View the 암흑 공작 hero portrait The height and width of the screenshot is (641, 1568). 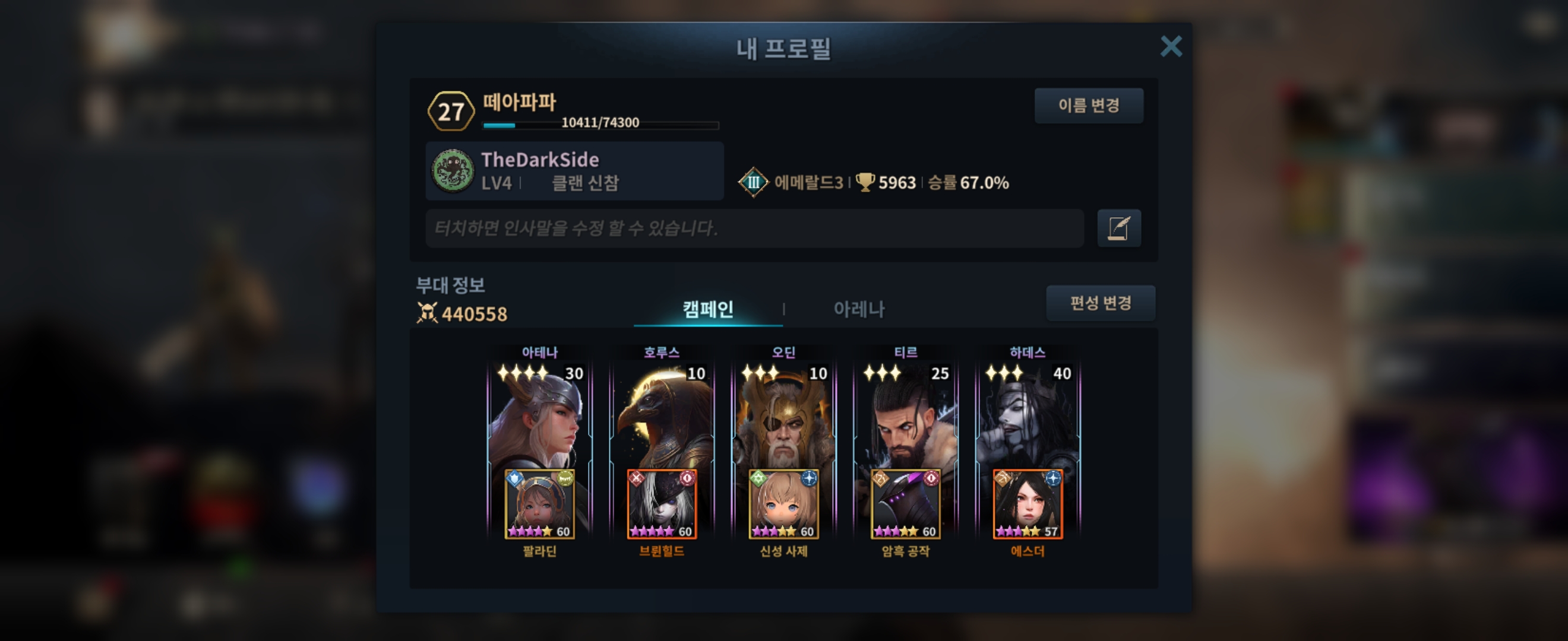coord(905,504)
